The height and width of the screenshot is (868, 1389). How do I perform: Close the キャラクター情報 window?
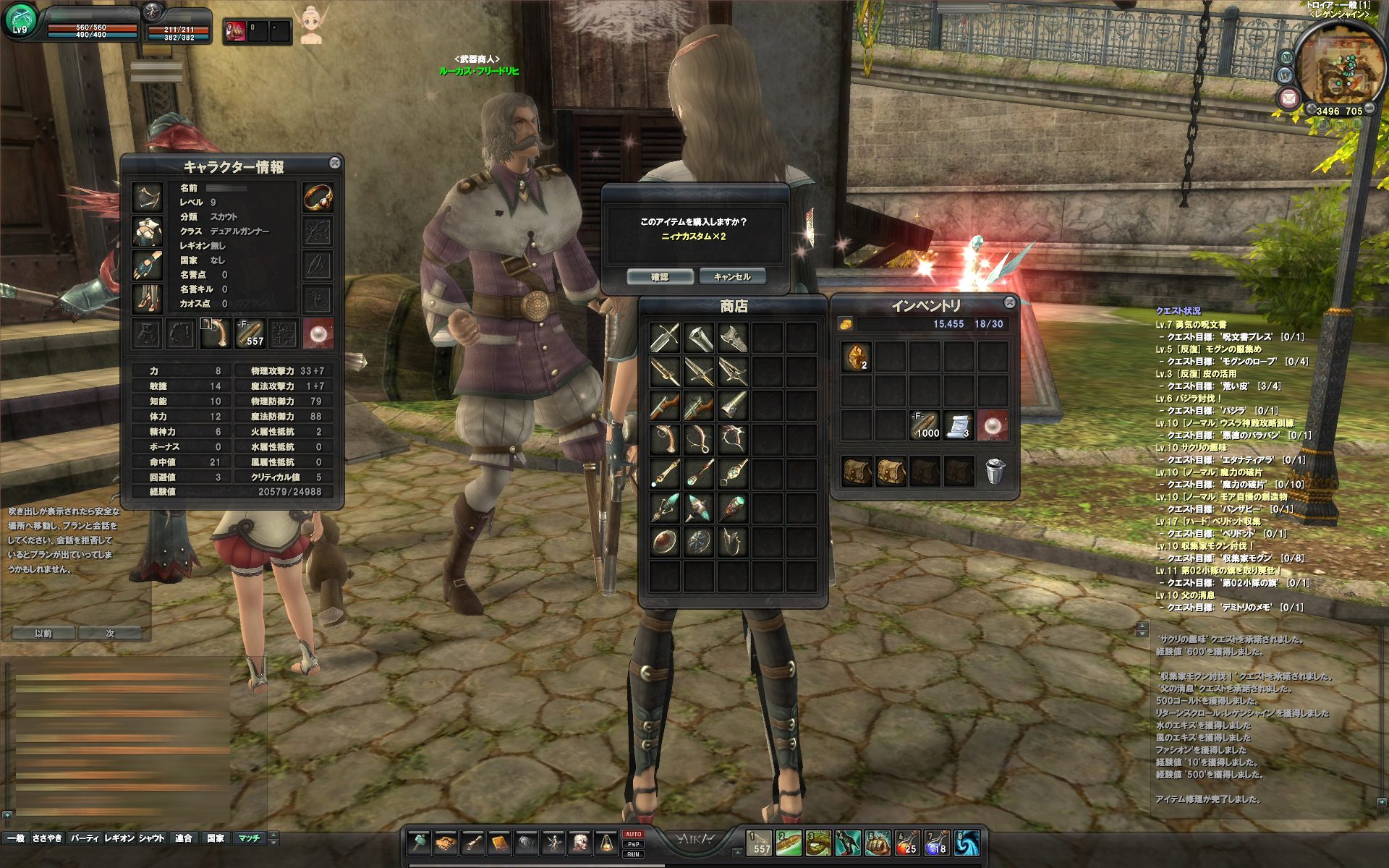334,163
